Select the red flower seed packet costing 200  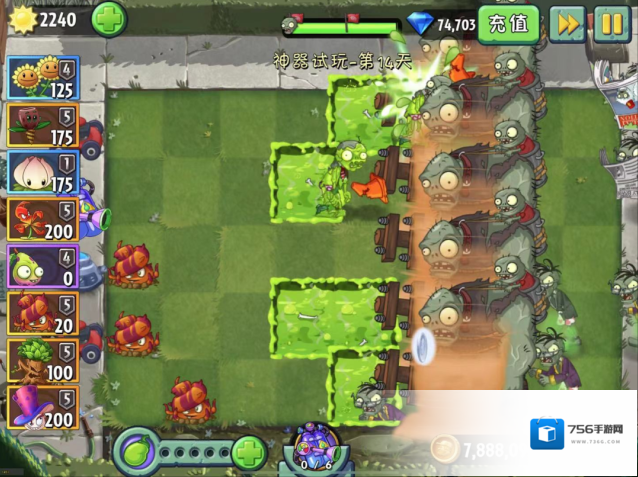[x=43, y=219]
